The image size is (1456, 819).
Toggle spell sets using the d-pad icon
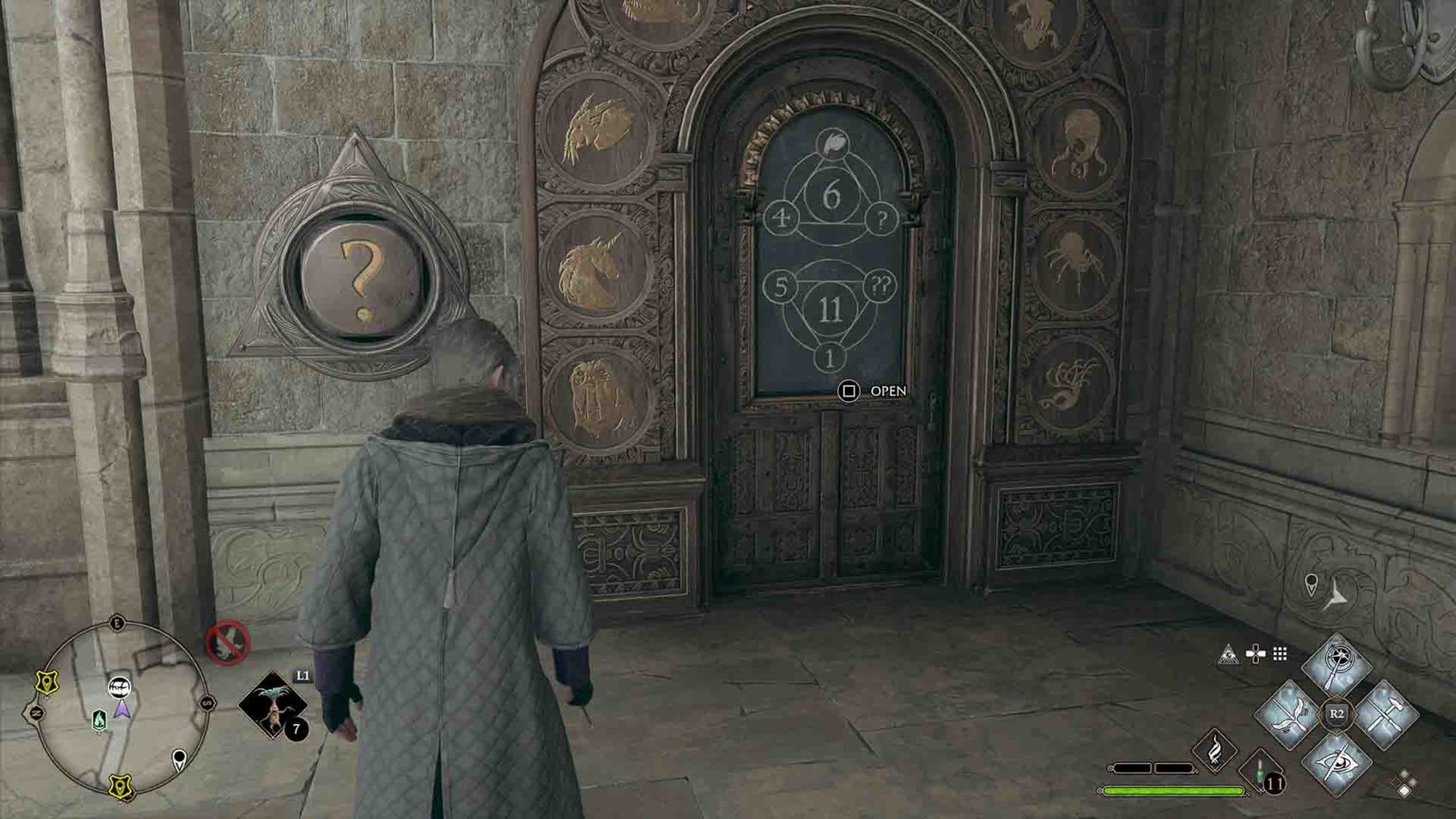(1255, 652)
